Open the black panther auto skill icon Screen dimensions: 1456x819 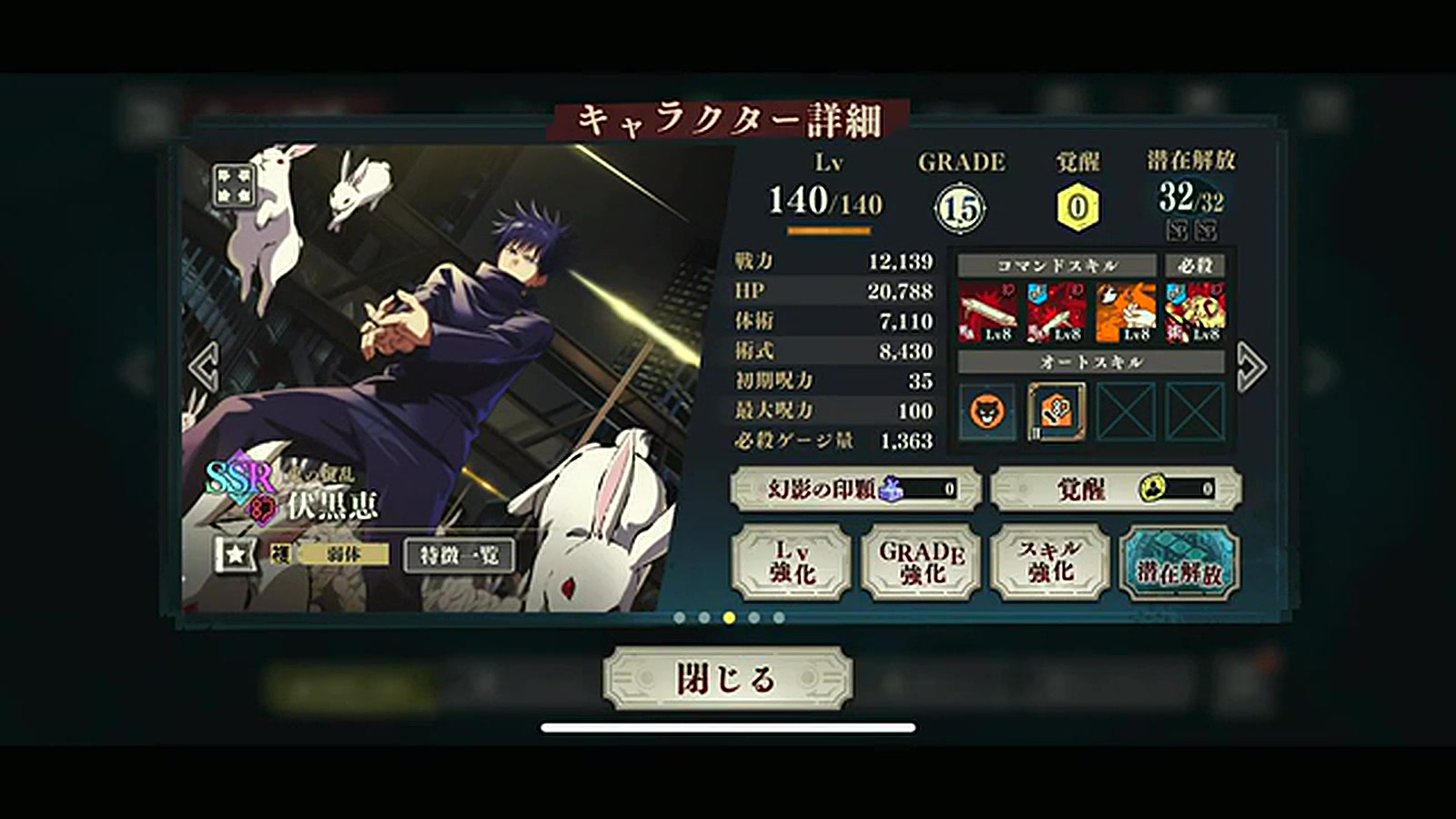(987, 414)
